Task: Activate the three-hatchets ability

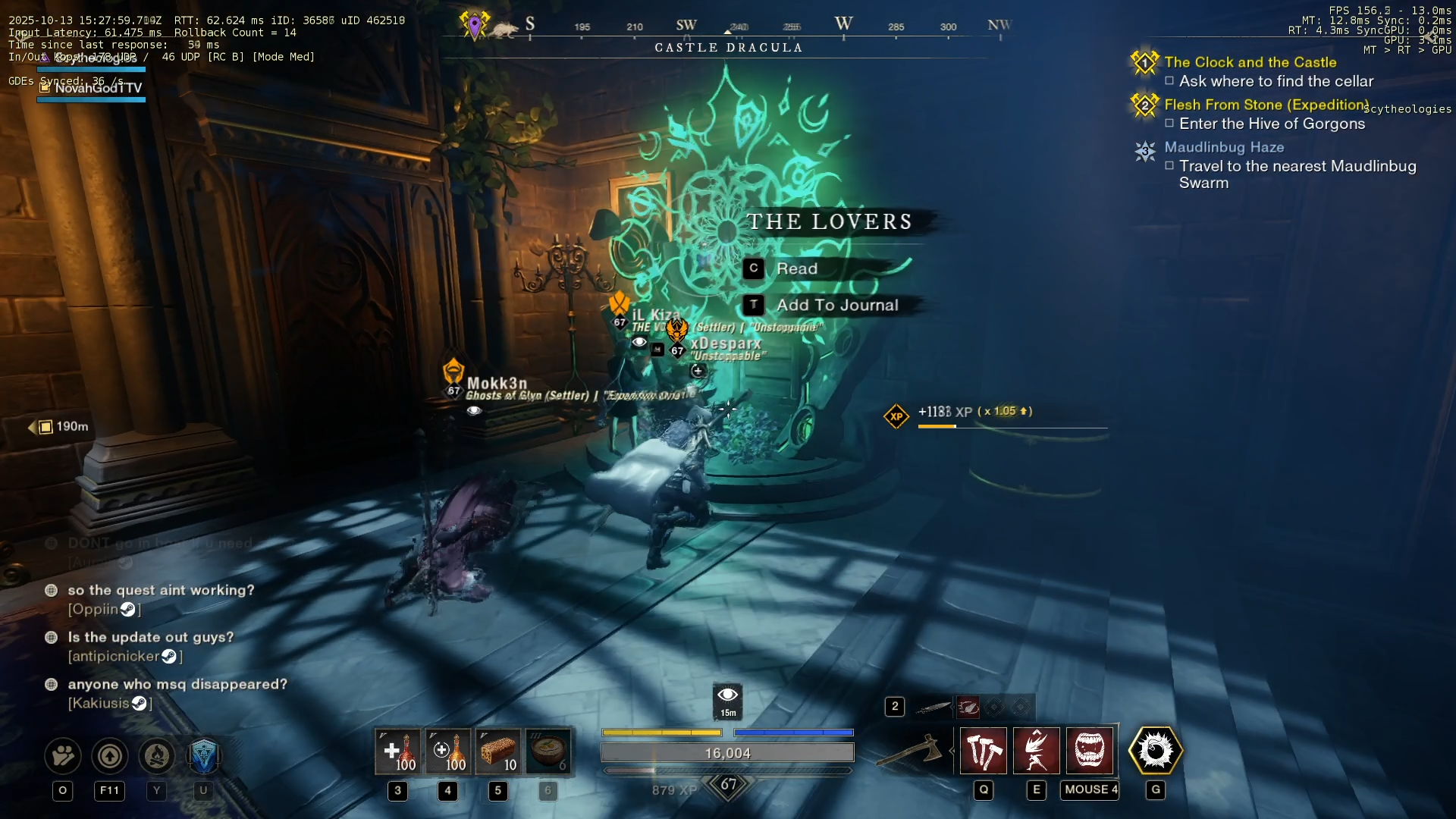Action: 984,751
